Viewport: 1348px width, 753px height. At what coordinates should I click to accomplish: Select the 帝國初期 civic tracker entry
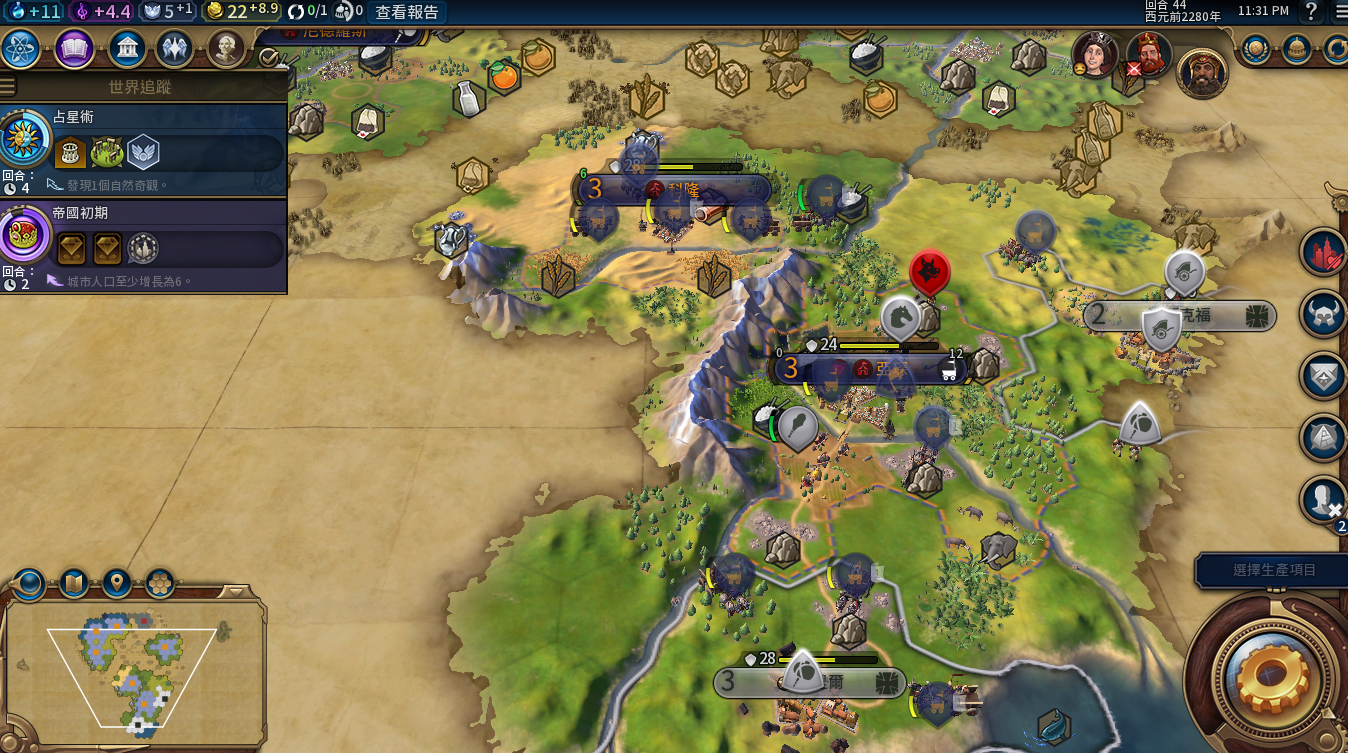point(143,247)
